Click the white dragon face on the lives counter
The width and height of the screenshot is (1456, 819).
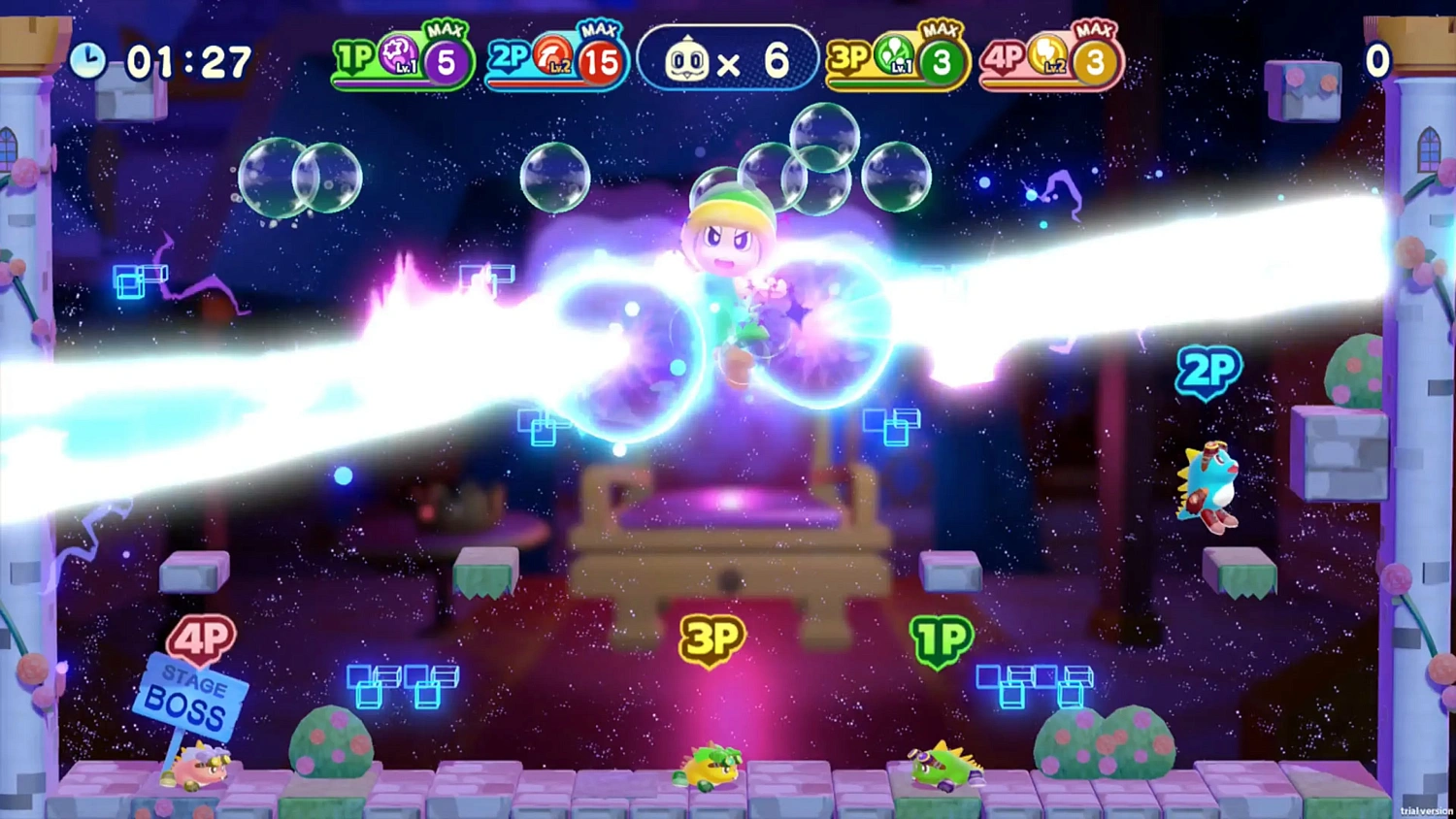[686, 59]
